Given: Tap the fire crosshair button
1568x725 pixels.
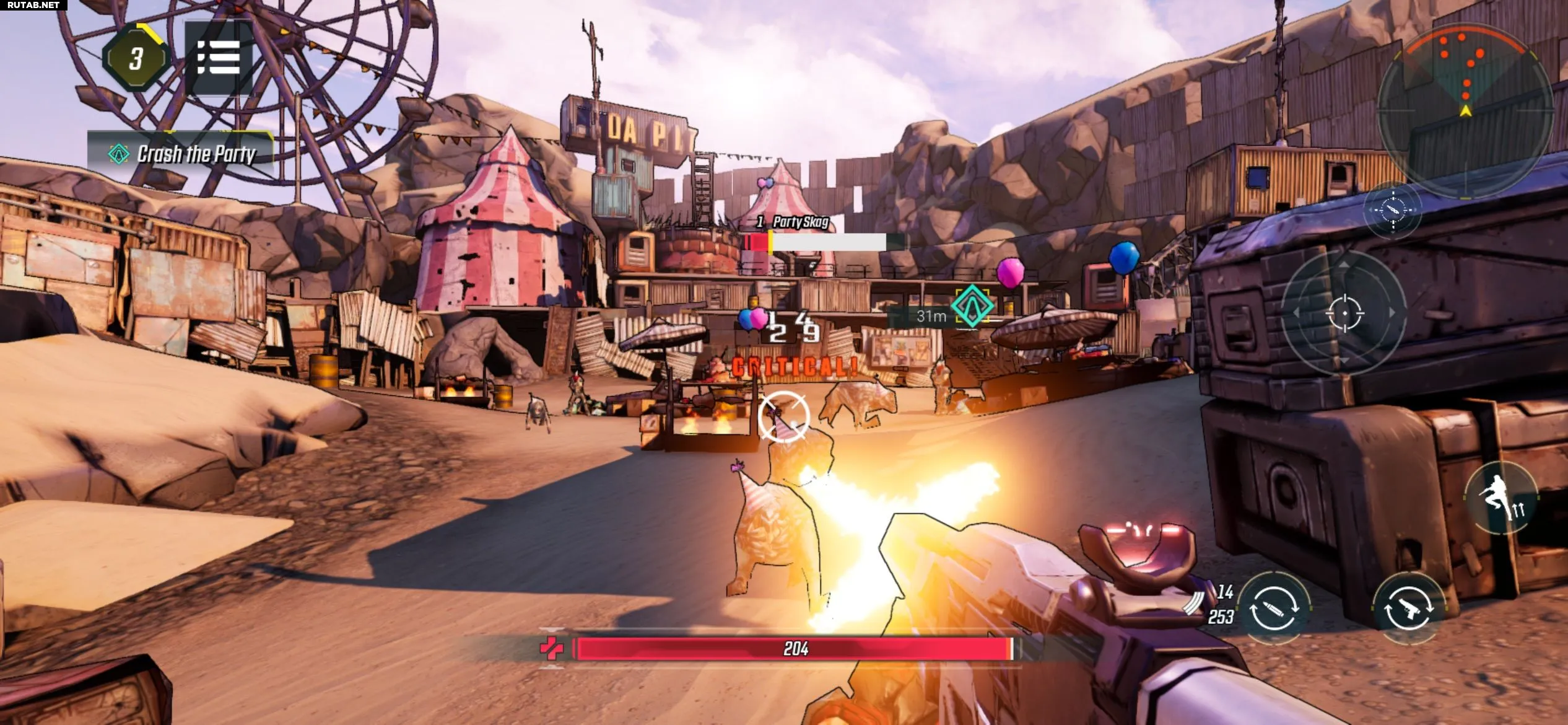Looking at the screenshot, I should tap(1344, 314).
